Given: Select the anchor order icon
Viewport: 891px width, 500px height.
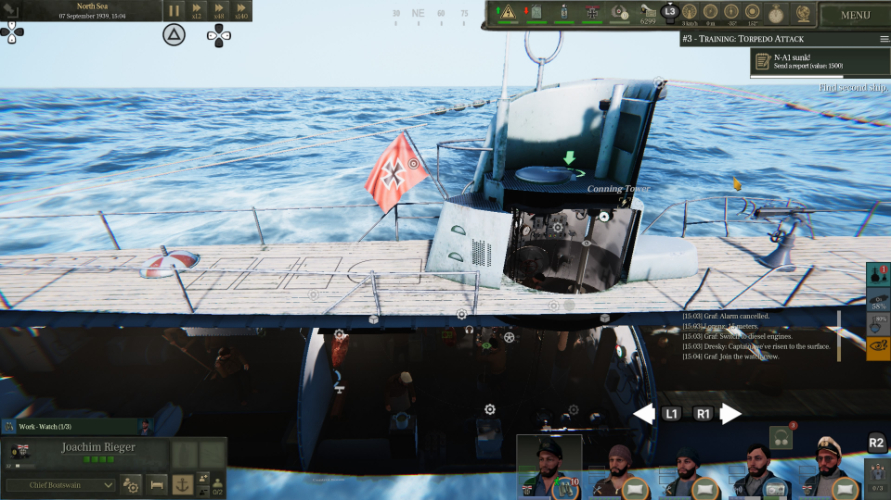Looking at the screenshot, I should coord(181,485).
